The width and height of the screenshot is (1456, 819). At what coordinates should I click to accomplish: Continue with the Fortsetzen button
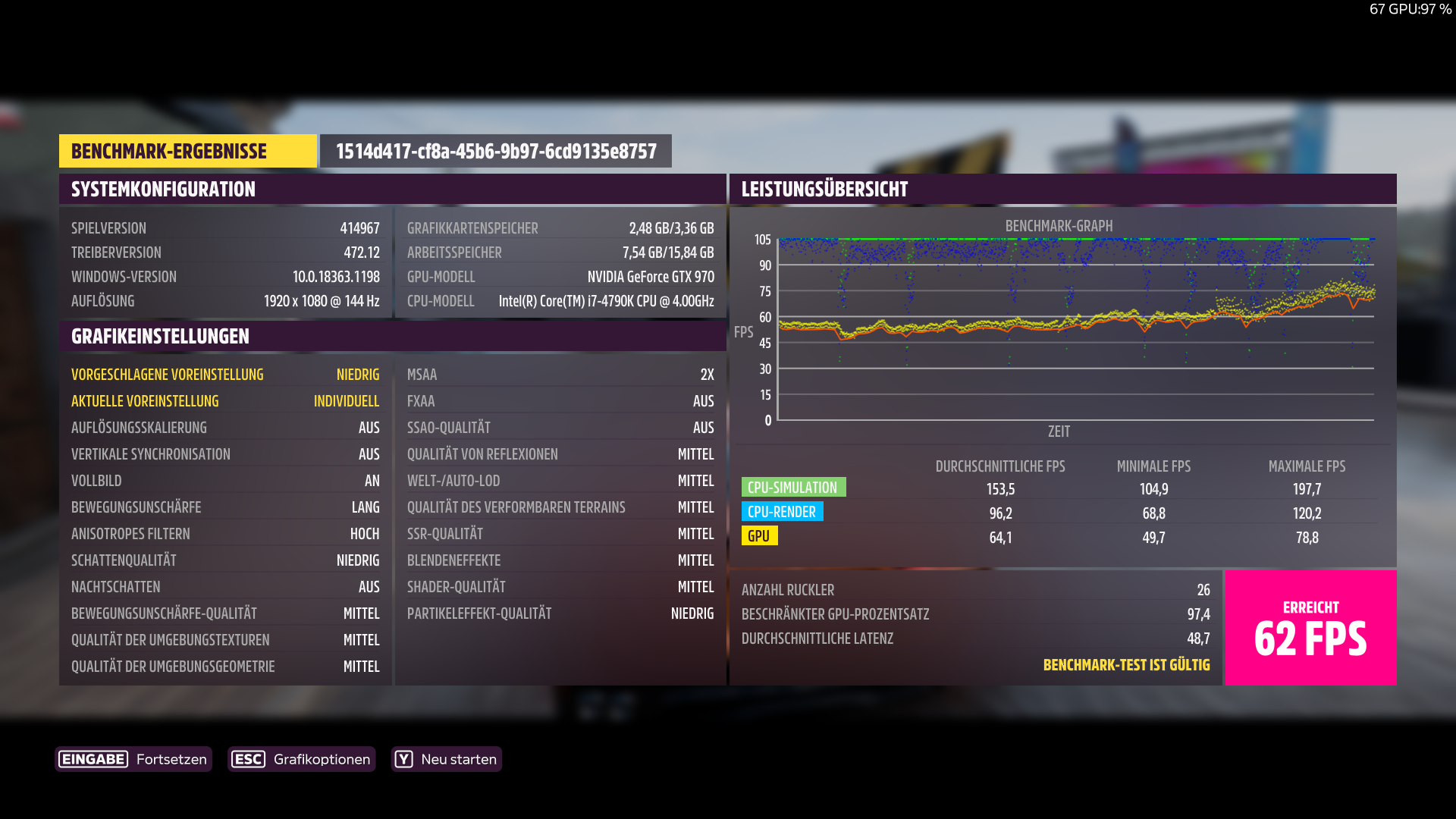pyautogui.click(x=171, y=759)
